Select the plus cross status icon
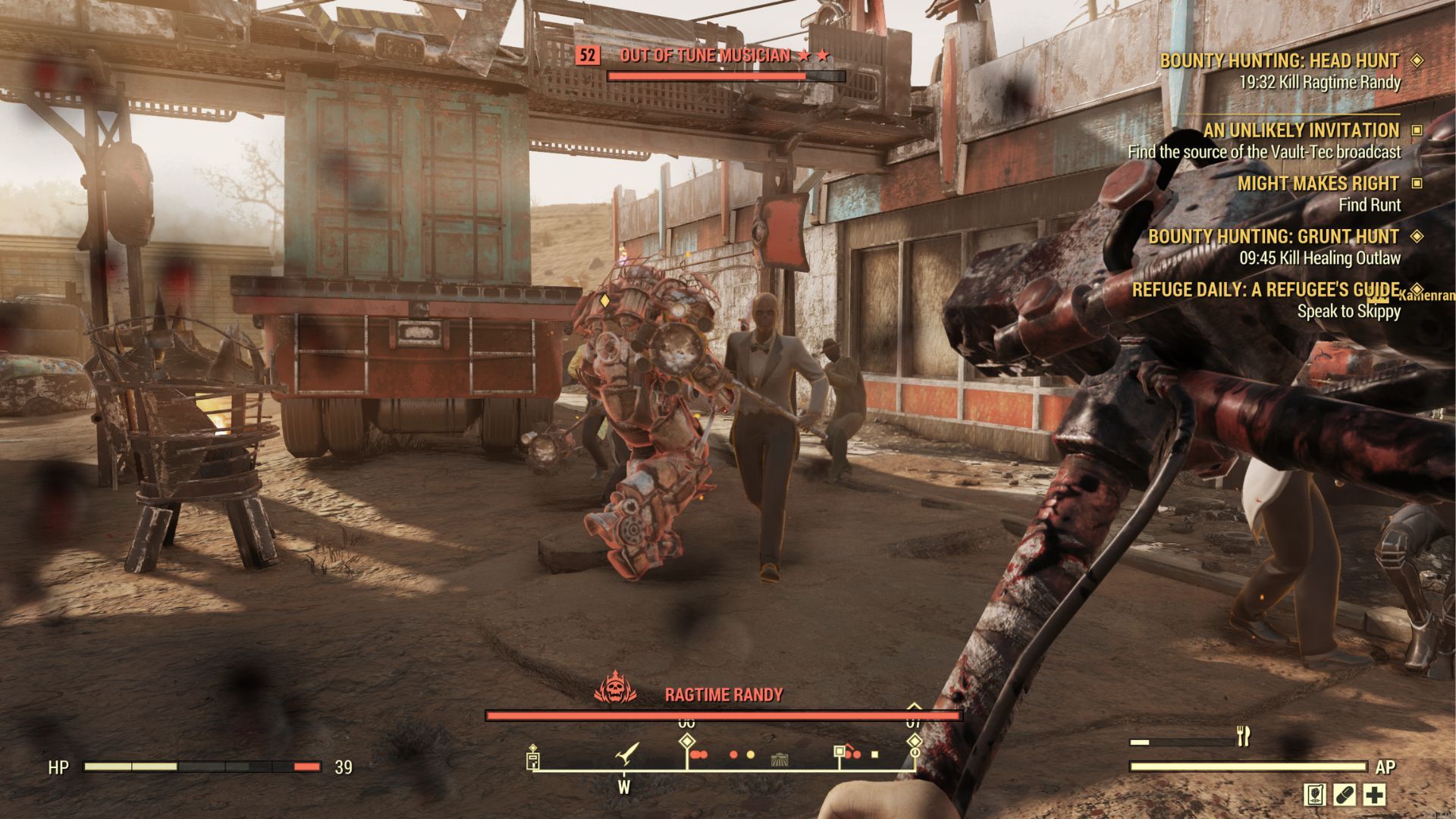The height and width of the screenshot is (819, 1456). (1374, 795)
